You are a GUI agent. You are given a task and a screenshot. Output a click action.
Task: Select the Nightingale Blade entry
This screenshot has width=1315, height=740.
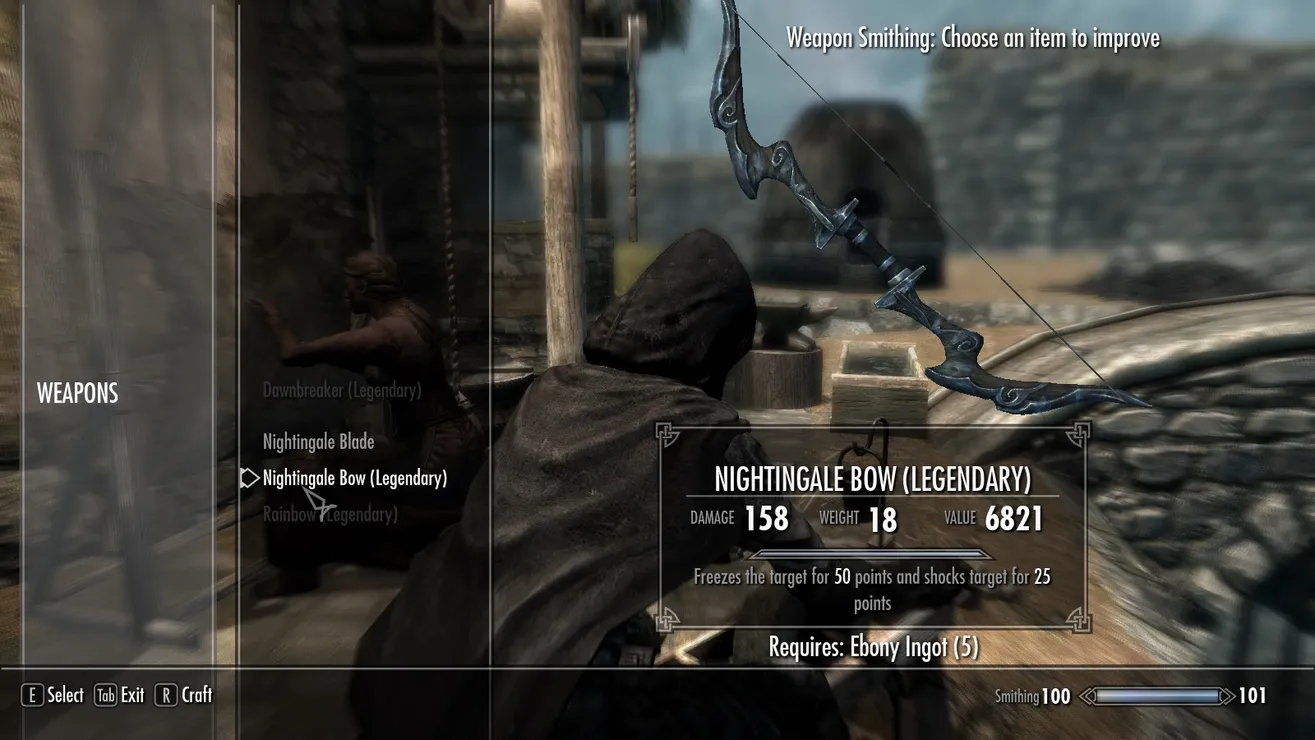(318, 442)
